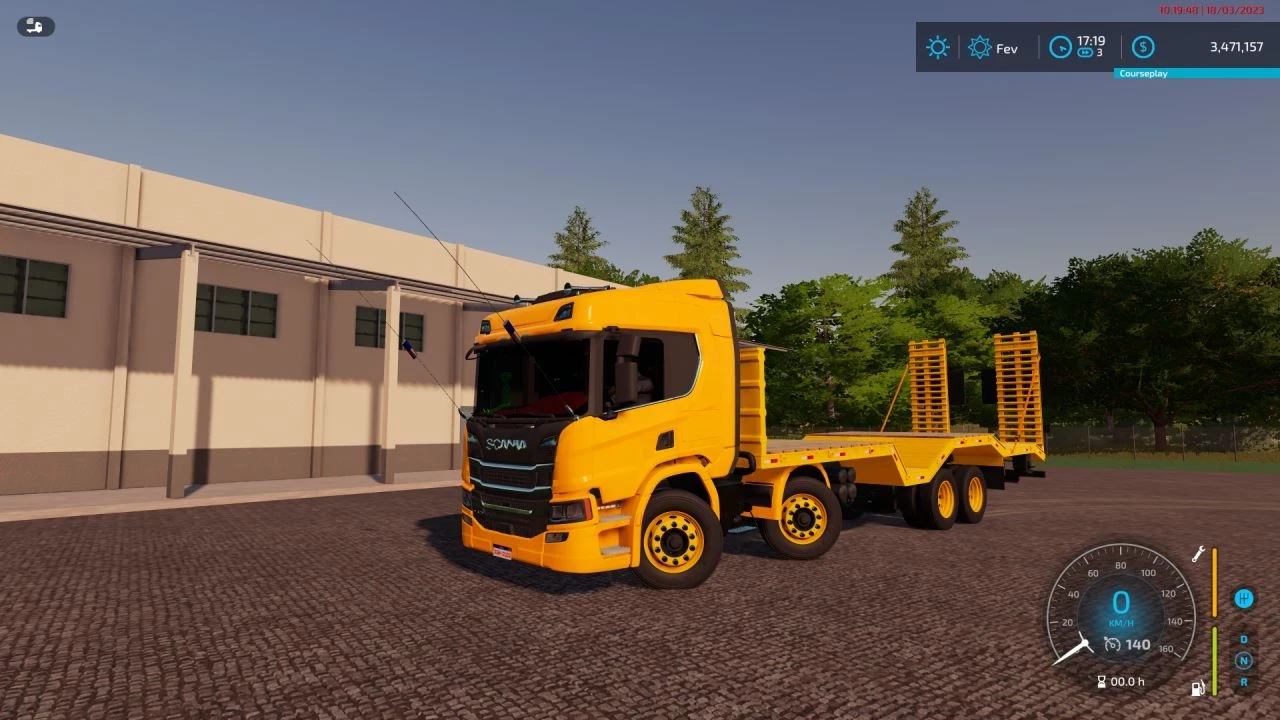The height and width of the screenshot is (720, 1280).
Task: Click the cruise control icon showing 140
Action: click(1128, 645)
